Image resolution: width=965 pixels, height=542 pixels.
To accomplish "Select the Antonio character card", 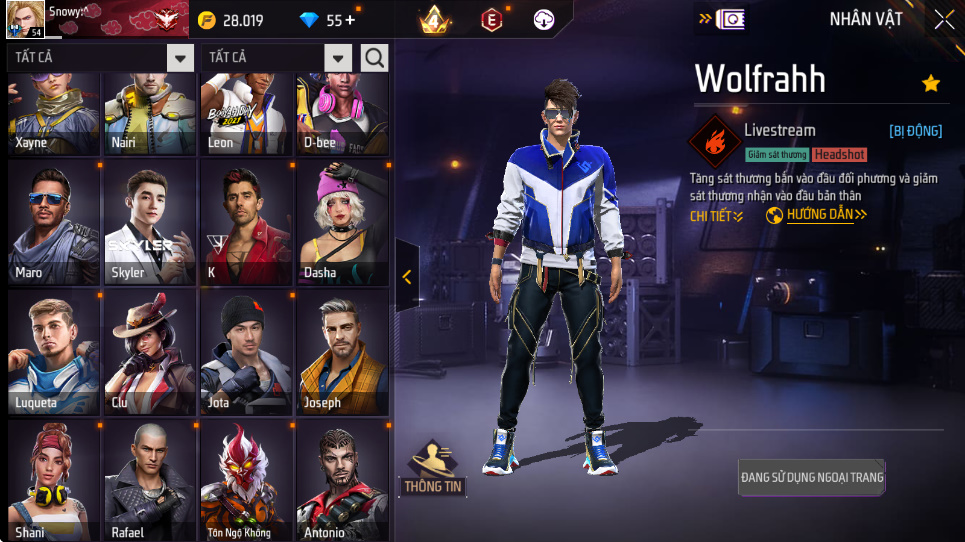I will tap(342, 481).
